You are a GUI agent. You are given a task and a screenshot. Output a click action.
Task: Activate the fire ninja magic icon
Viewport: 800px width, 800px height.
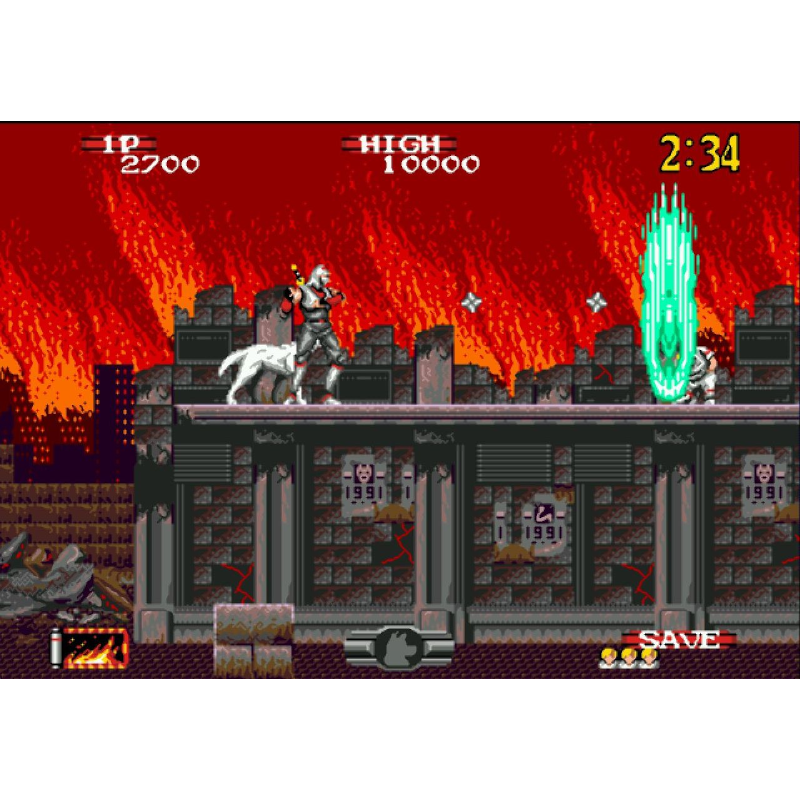point(96,649)
